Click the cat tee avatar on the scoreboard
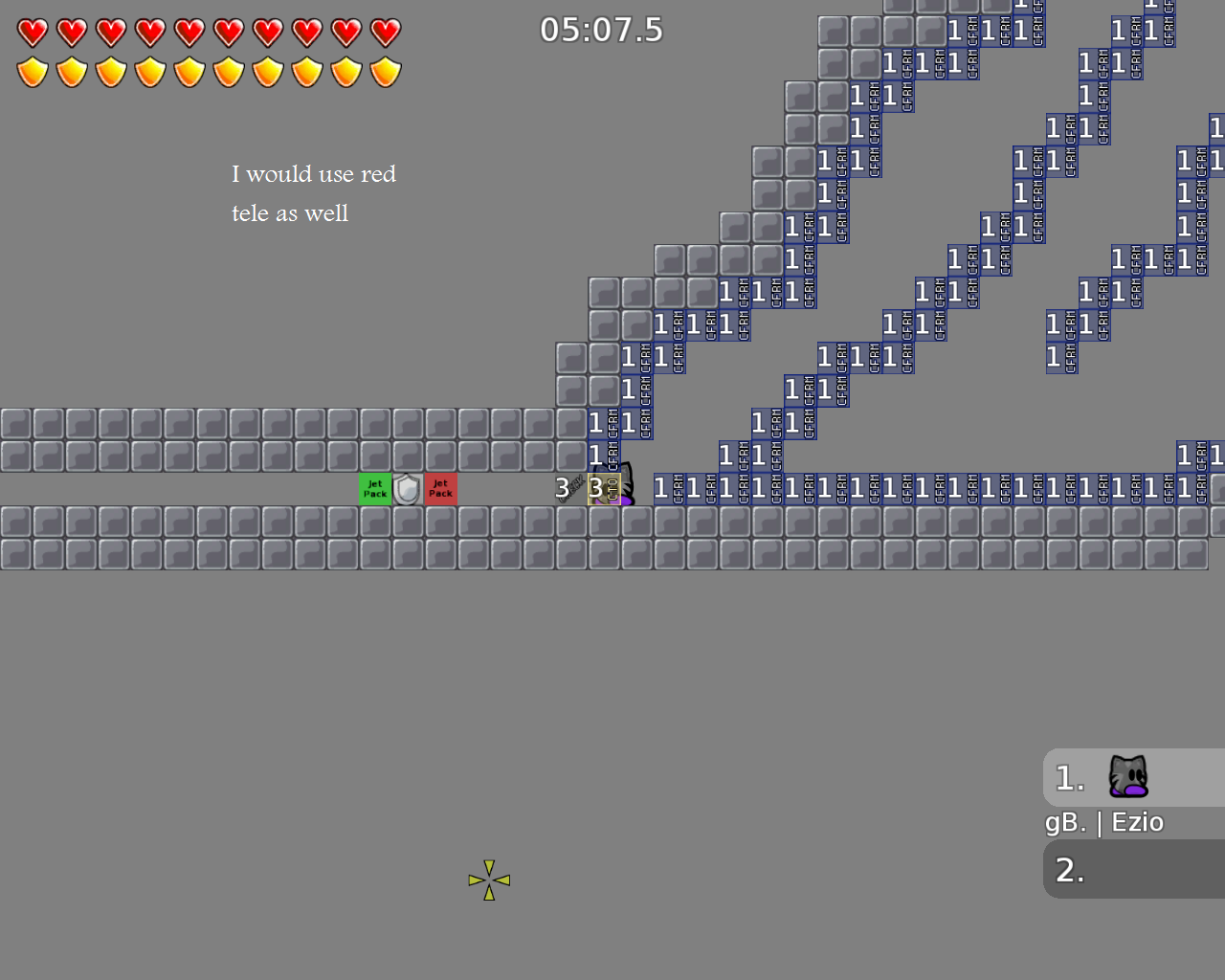The image size is (1225, 980). click(1127, 777)
